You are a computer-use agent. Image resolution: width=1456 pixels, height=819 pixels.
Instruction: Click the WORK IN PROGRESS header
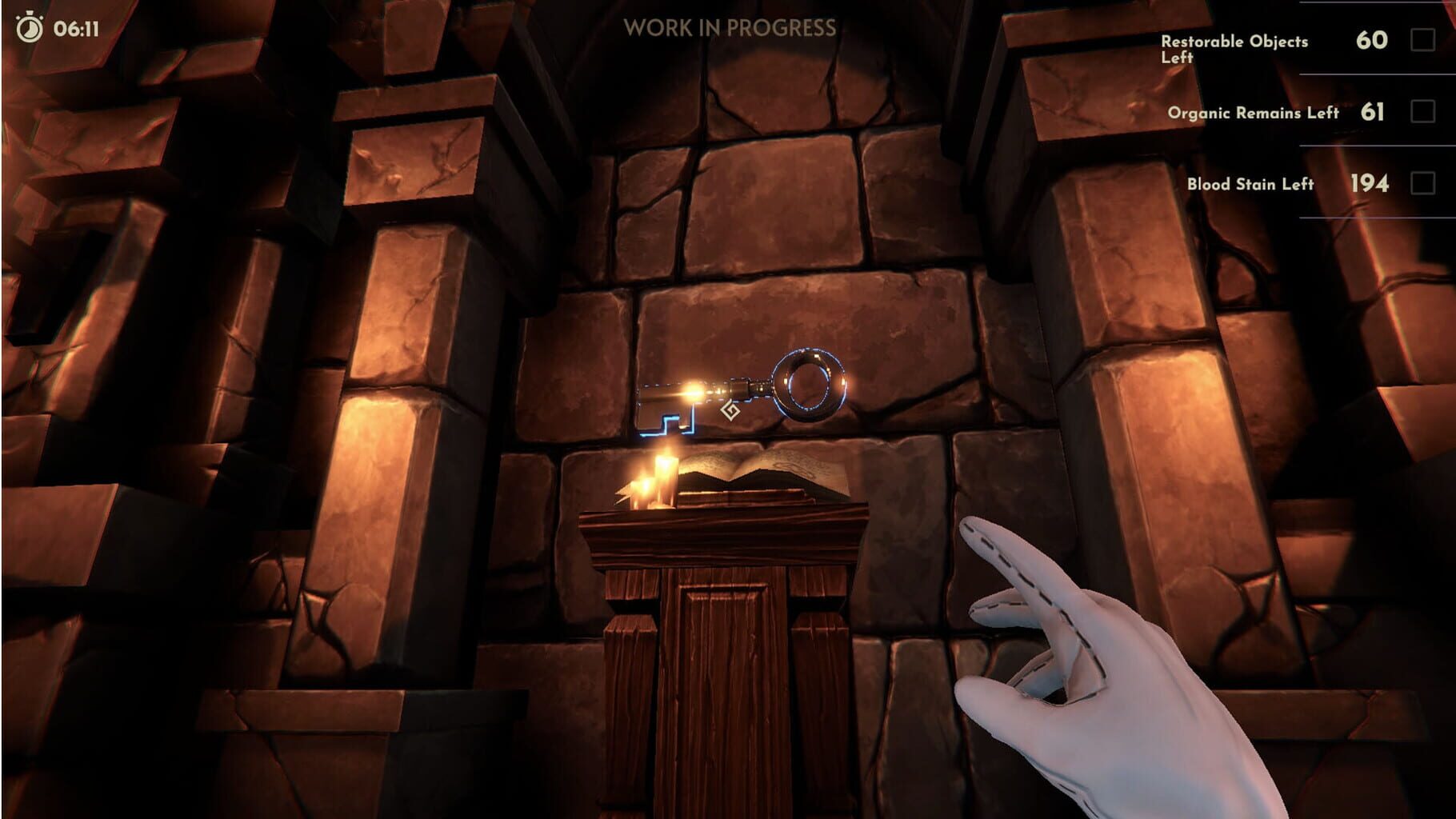(730, 27)
